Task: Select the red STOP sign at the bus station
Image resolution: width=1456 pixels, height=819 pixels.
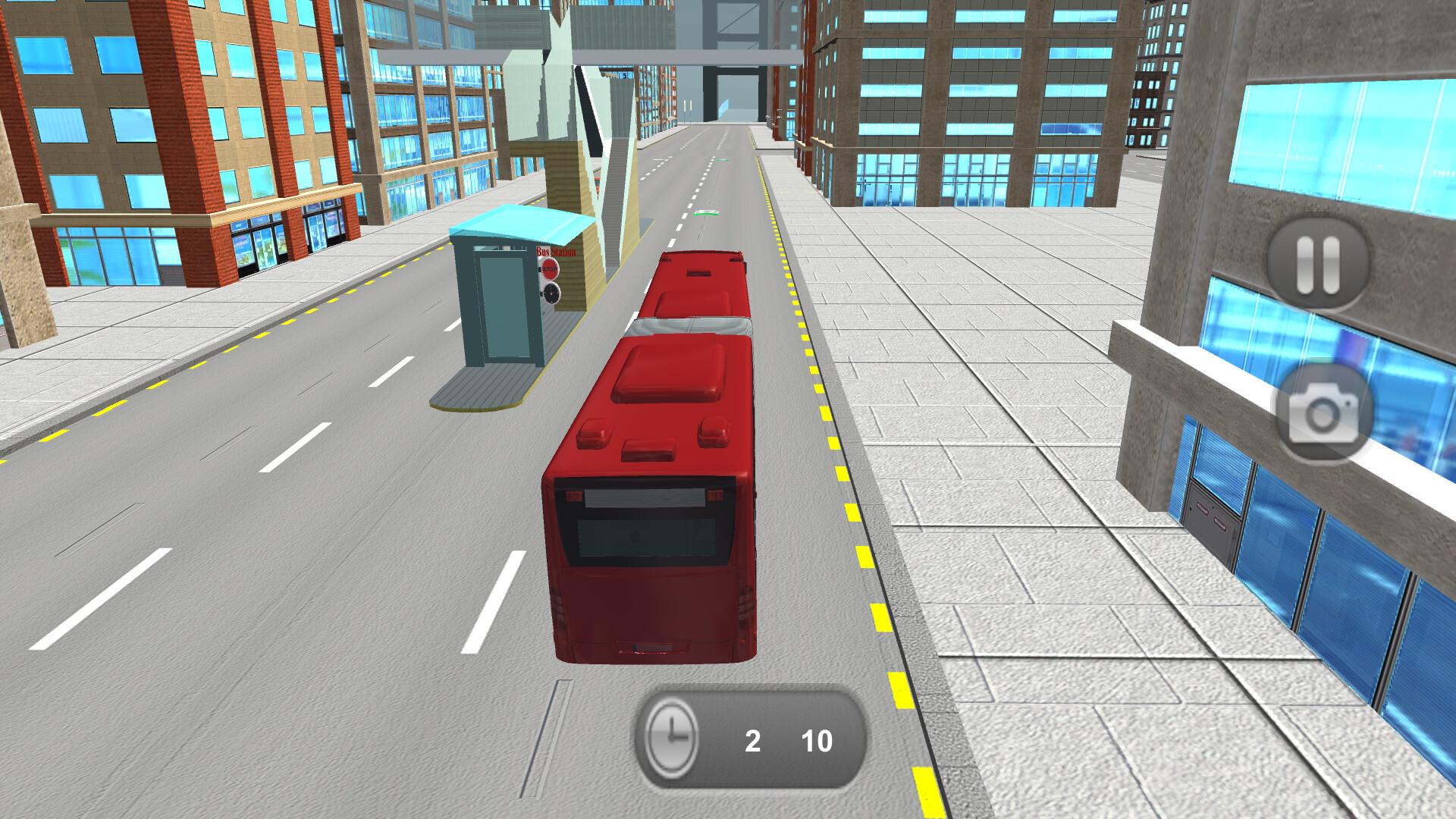Action: [550, 268]
